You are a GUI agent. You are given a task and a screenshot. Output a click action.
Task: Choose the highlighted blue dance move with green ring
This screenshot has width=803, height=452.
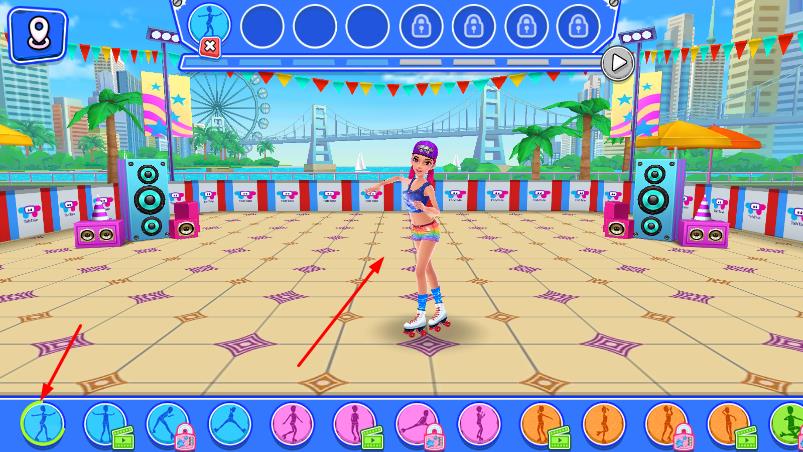[x=41, y=424]
